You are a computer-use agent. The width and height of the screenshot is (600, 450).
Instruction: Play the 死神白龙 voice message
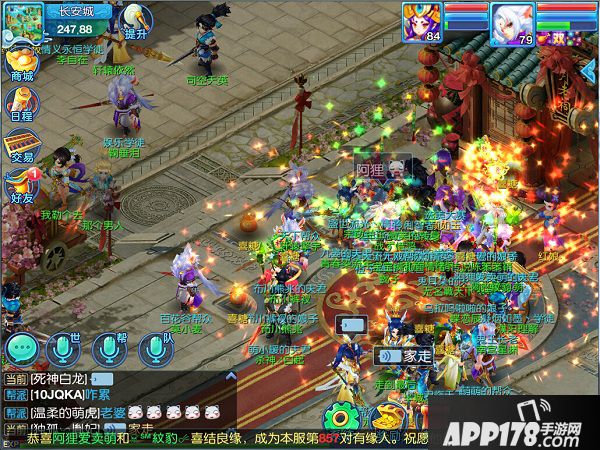click(x=100, y=379)
